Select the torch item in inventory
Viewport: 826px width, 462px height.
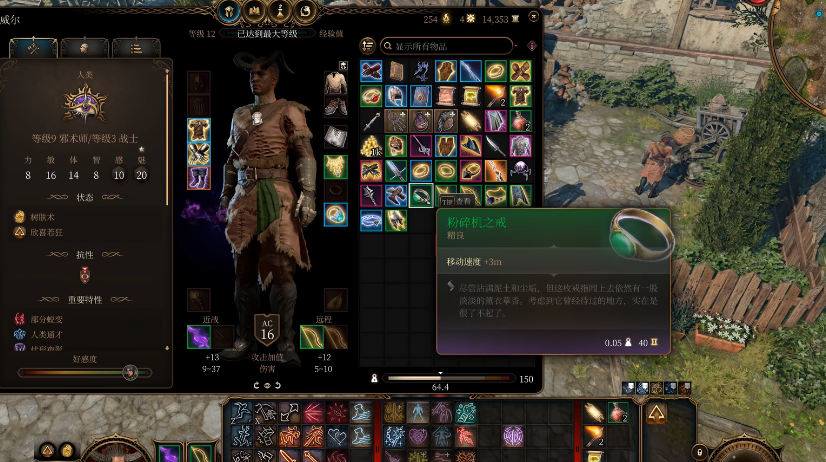click(x=496, y=96)
